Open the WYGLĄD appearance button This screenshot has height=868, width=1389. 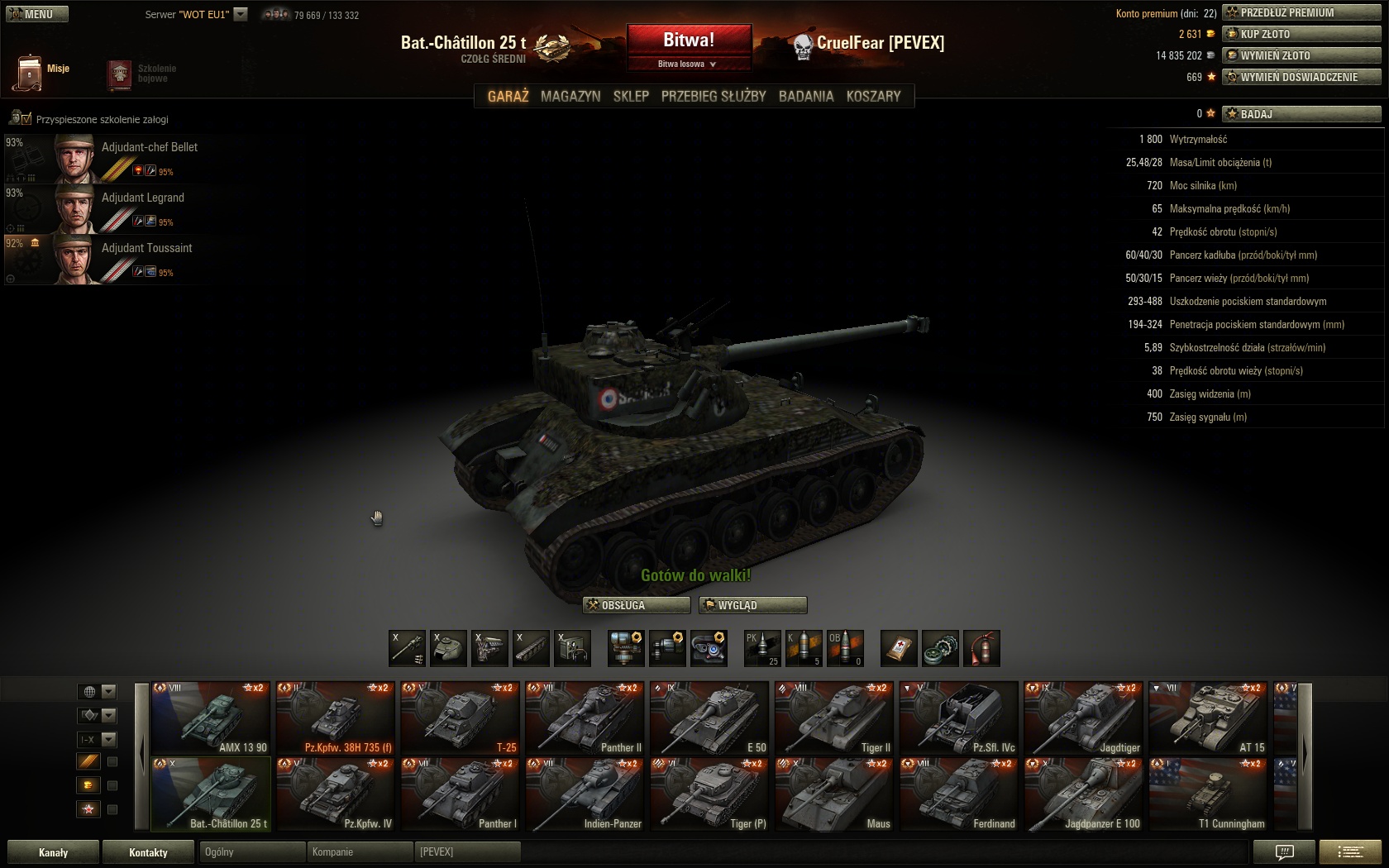click(752, 605)
